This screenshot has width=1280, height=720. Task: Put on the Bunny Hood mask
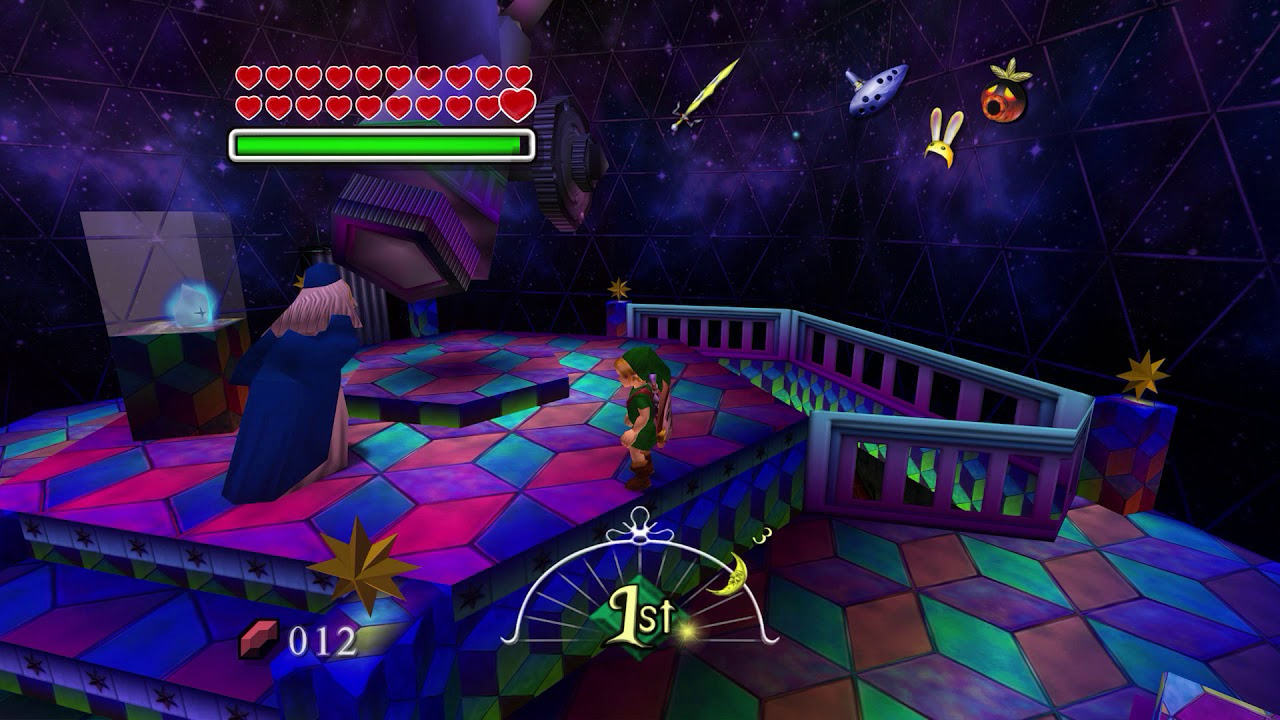pos(943,138)
